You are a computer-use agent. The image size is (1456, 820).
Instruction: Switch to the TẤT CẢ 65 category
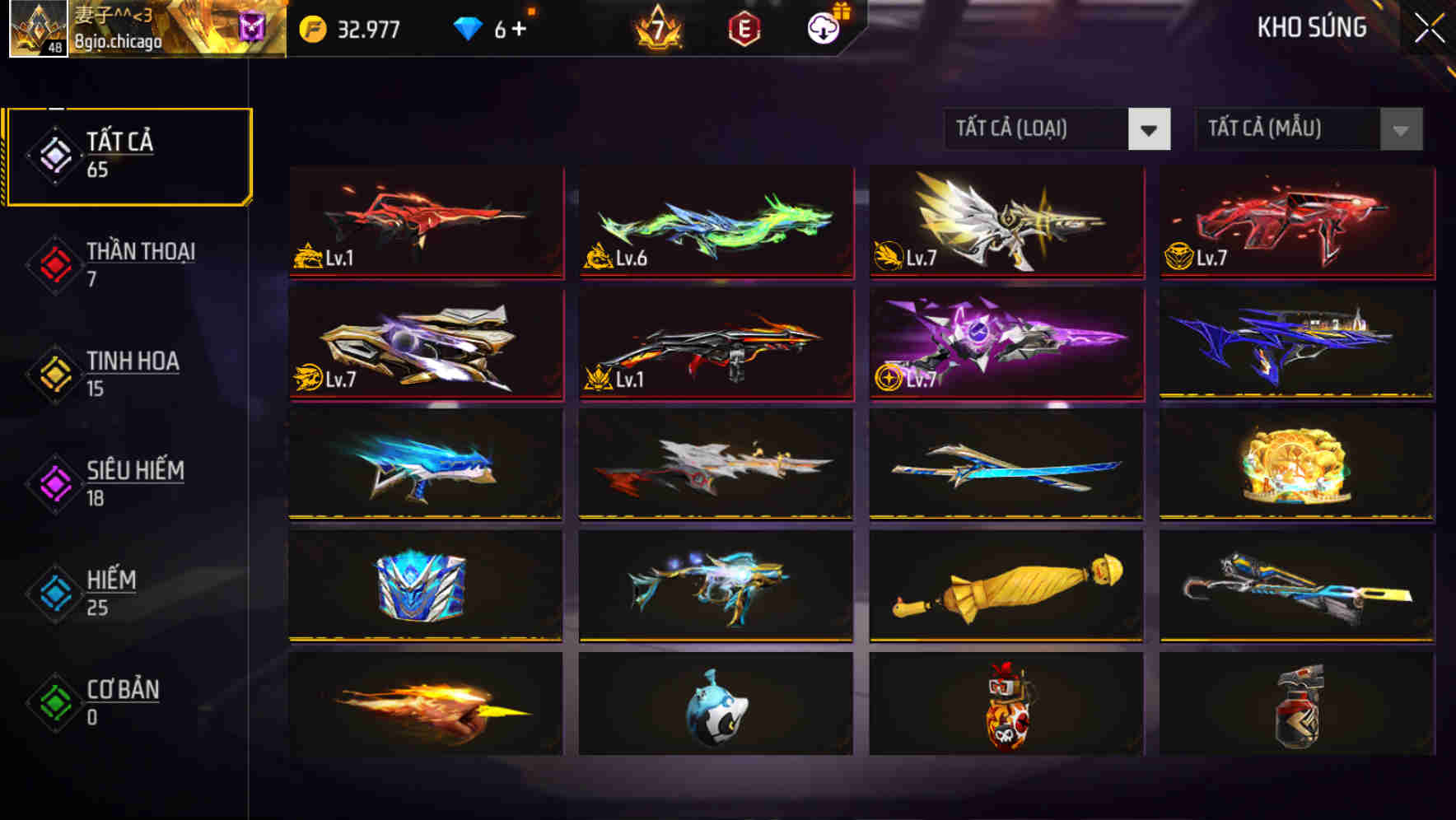pyautogui.click(x=128, y=156)
